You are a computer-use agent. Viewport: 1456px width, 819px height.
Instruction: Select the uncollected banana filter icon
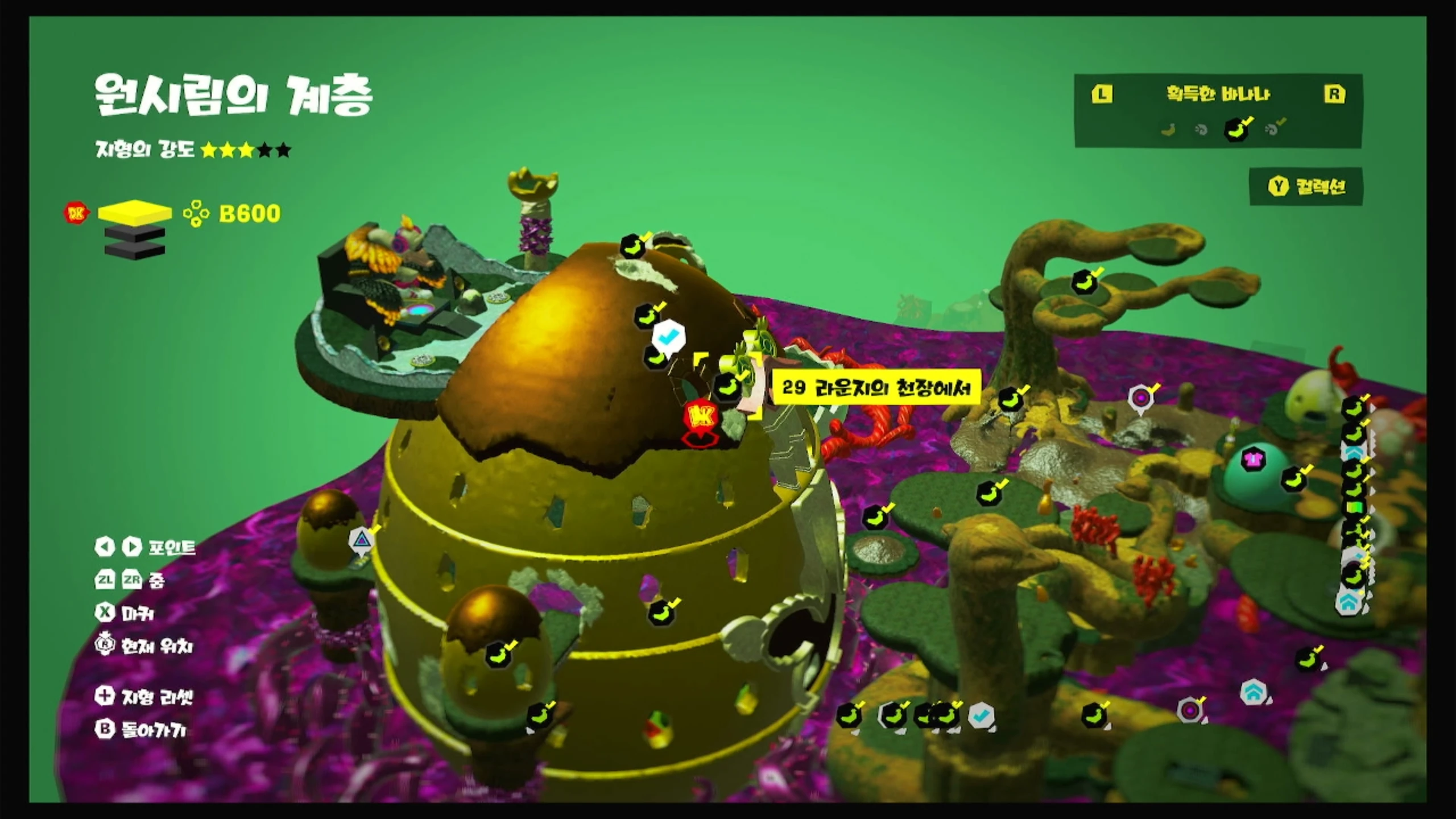(1168, 130)
